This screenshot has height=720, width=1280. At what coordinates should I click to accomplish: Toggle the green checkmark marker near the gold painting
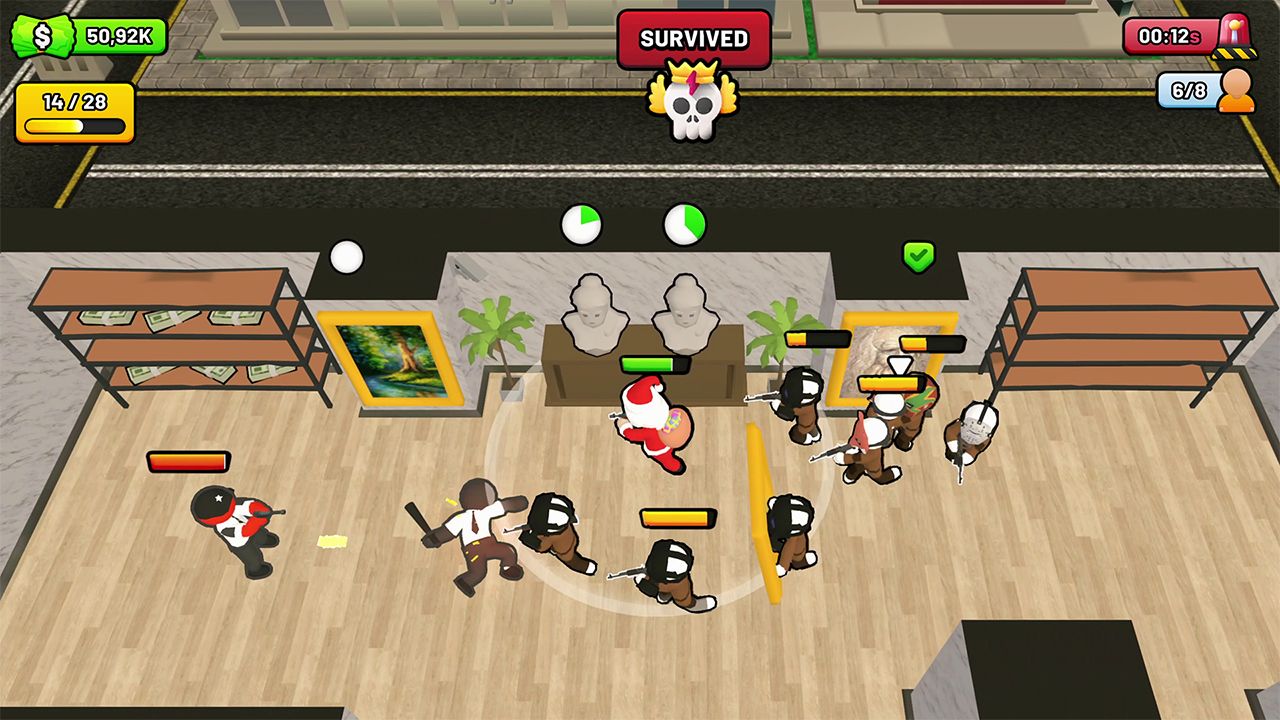[x=920, y=257]
